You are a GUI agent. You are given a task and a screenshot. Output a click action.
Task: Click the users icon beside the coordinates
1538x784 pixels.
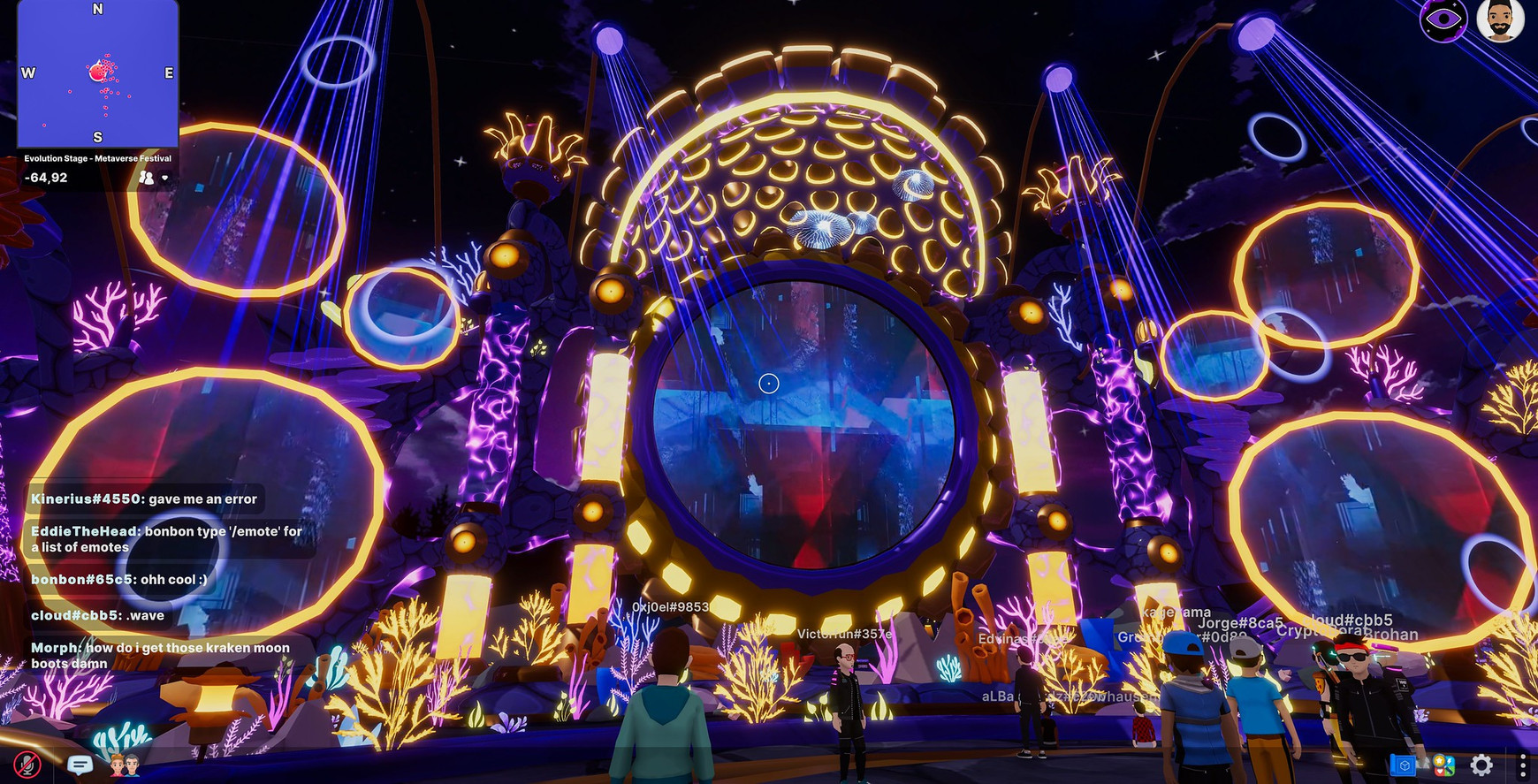[147, 178]
